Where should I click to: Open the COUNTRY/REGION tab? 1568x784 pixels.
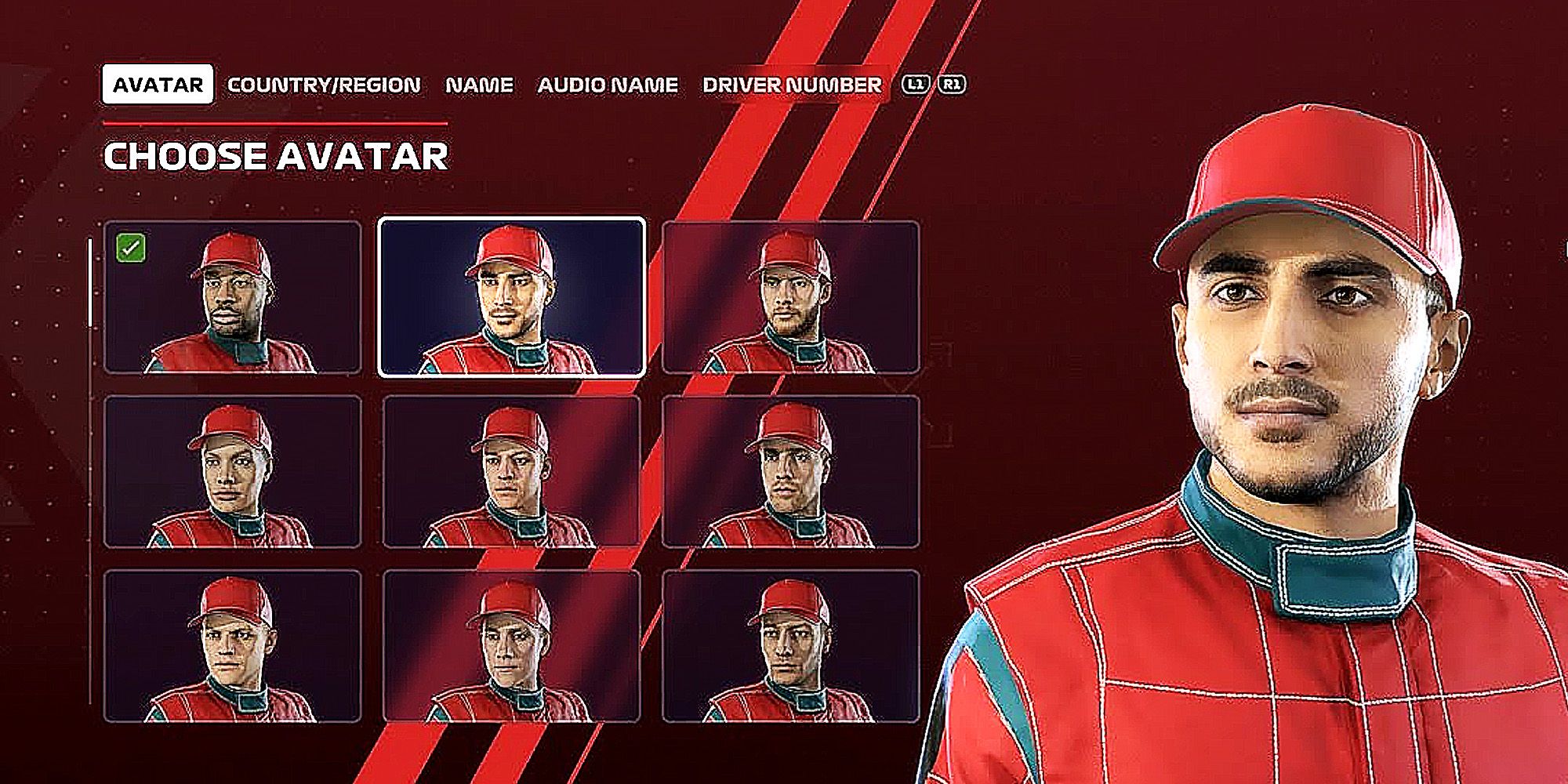(x=324, y=85)
